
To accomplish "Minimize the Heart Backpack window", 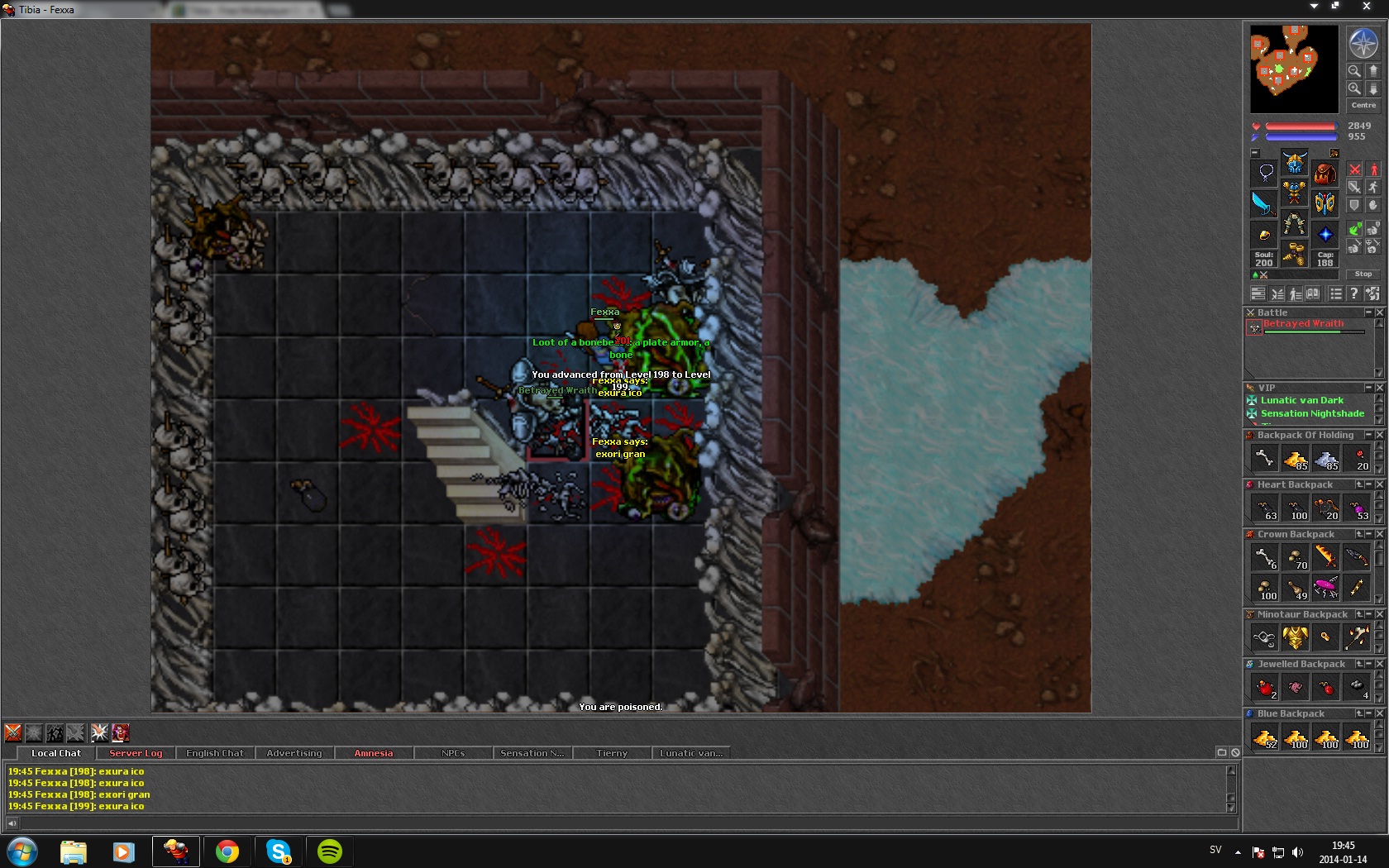I will (1369, 484).
